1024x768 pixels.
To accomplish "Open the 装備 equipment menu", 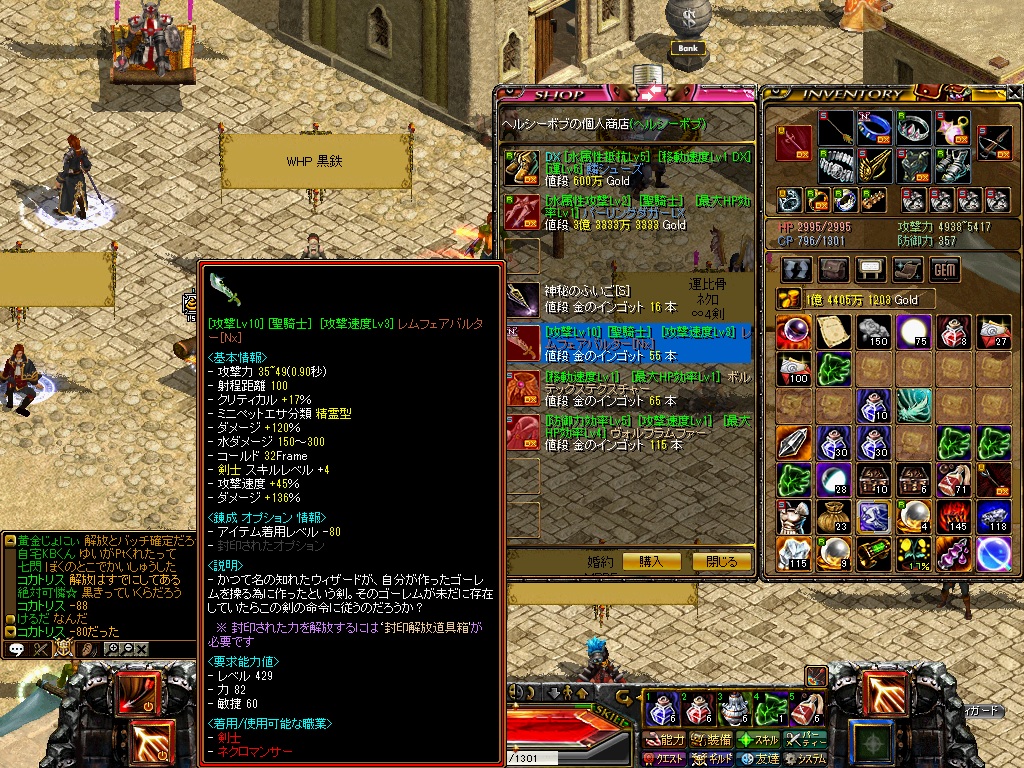I will point(709,740).
